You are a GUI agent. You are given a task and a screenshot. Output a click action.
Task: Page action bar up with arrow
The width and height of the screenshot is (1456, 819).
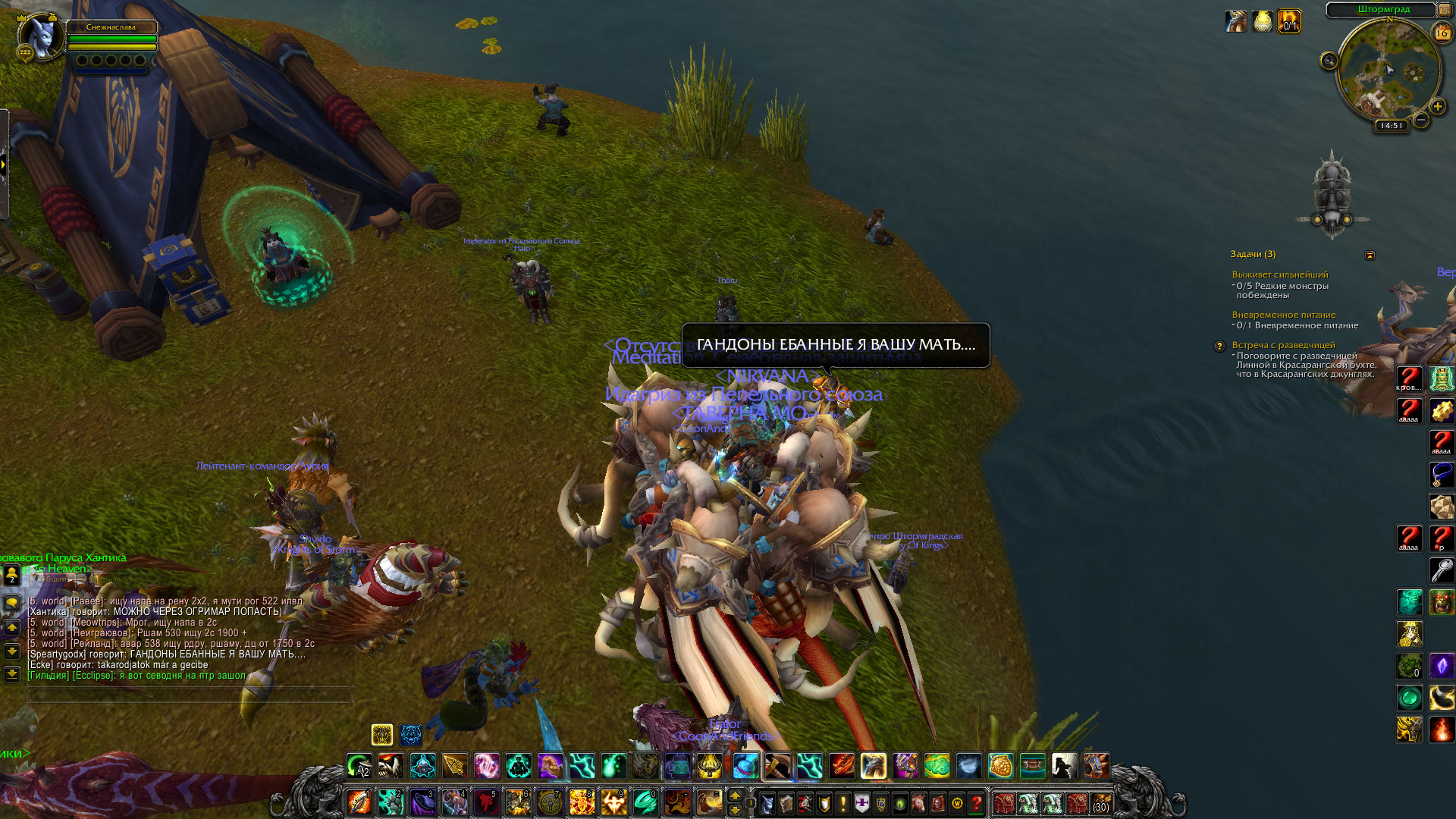[734, 795]
